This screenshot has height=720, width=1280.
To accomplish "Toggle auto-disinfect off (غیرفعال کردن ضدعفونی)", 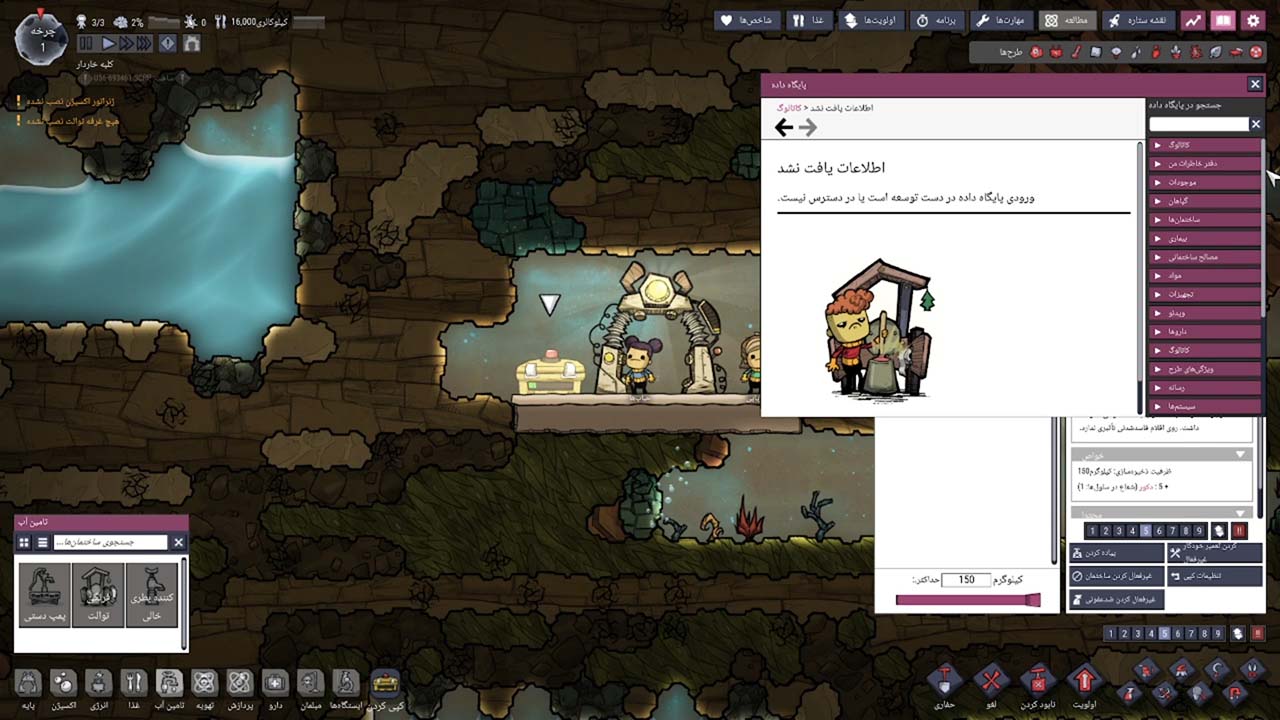I will coord(1115,598).
